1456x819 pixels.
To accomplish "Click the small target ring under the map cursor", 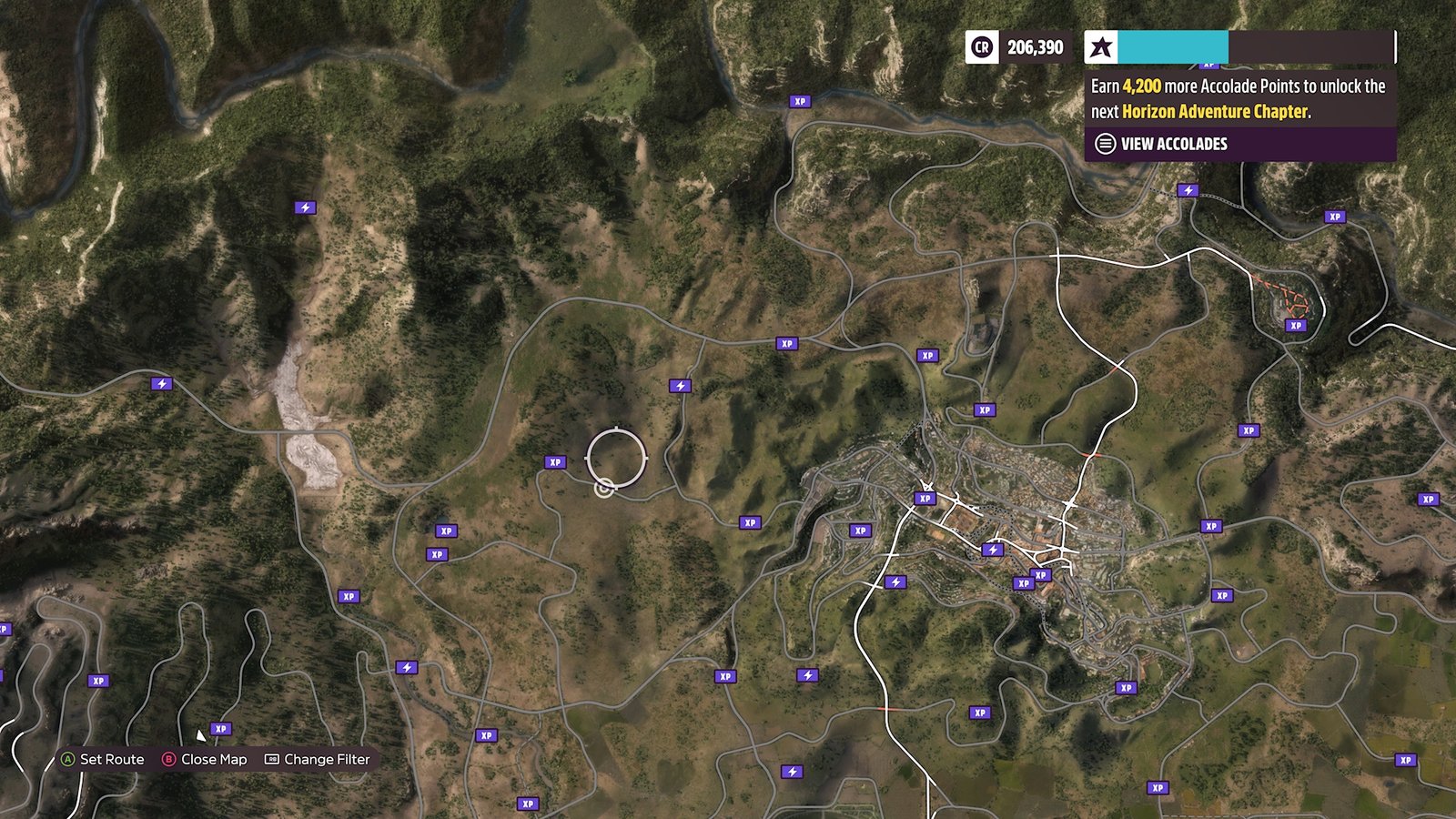I will click(603, 490).
